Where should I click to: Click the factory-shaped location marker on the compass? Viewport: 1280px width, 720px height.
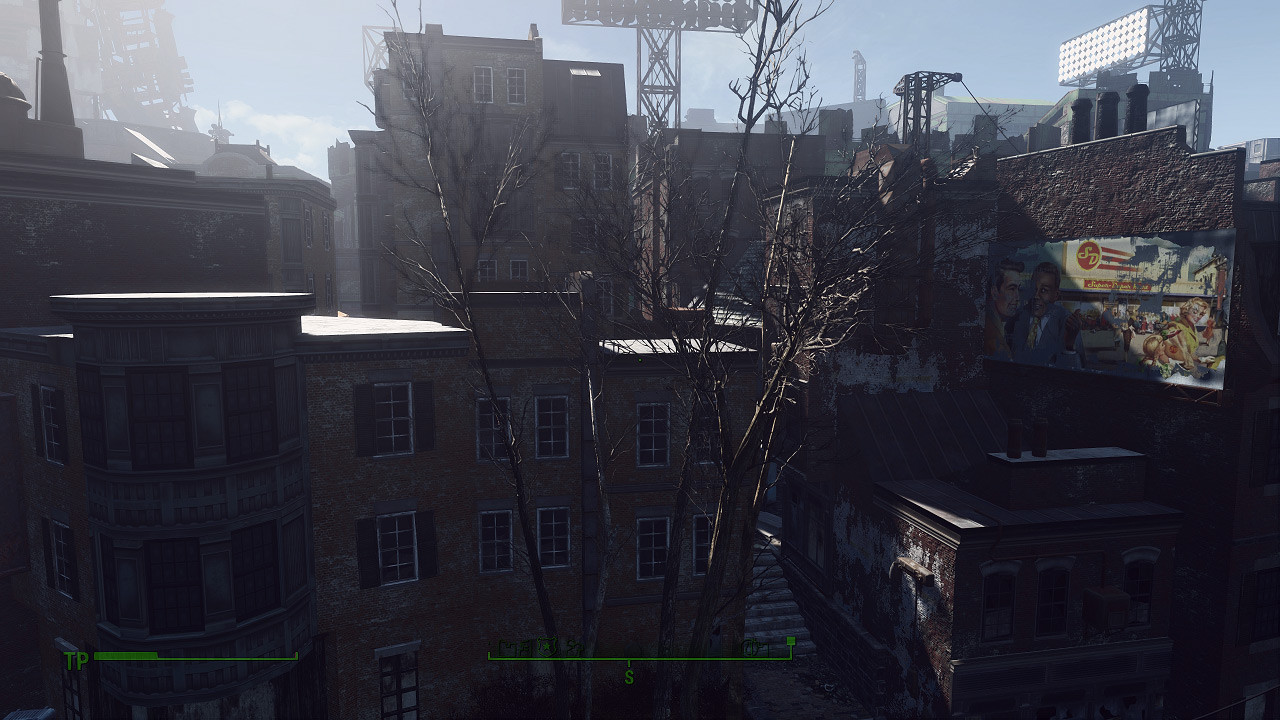click(506, 645)
